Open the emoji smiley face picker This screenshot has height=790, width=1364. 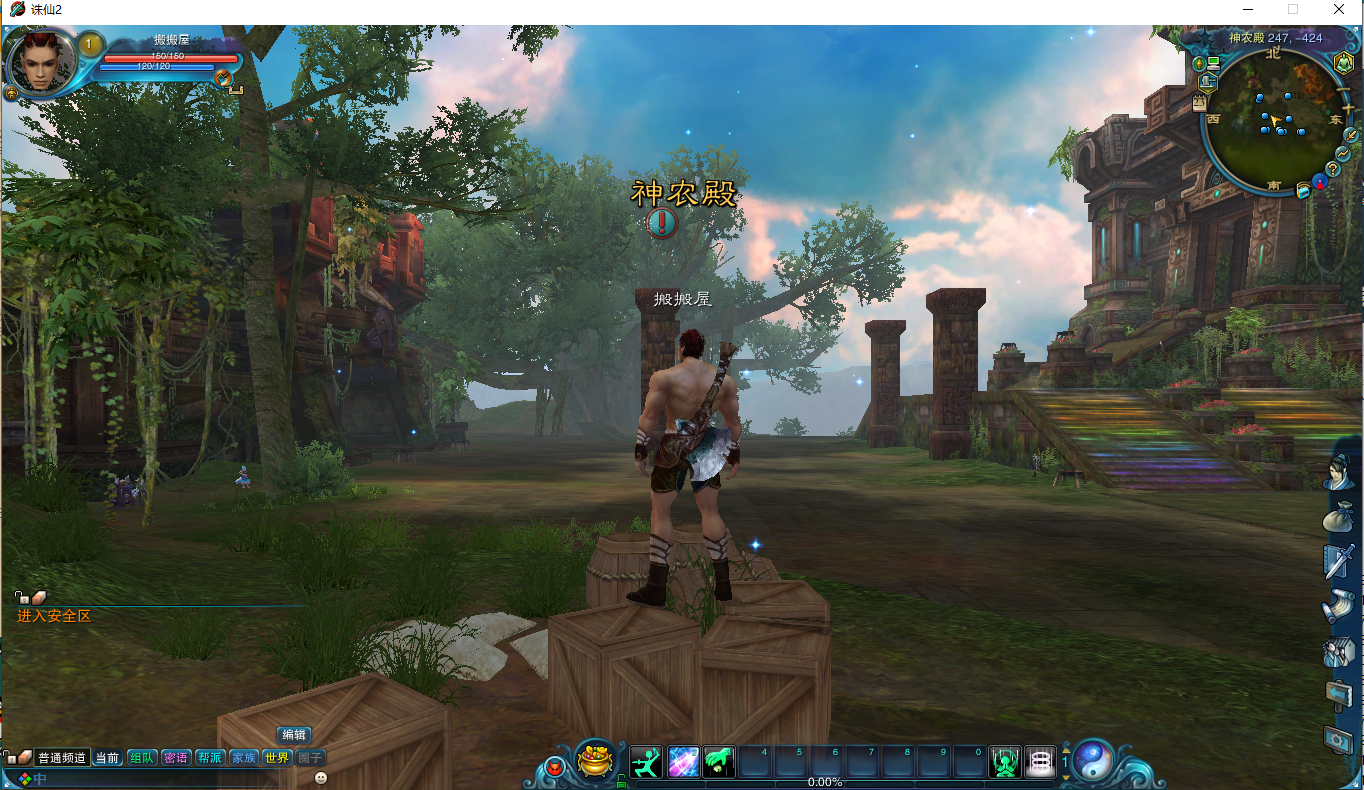(321, 777)
